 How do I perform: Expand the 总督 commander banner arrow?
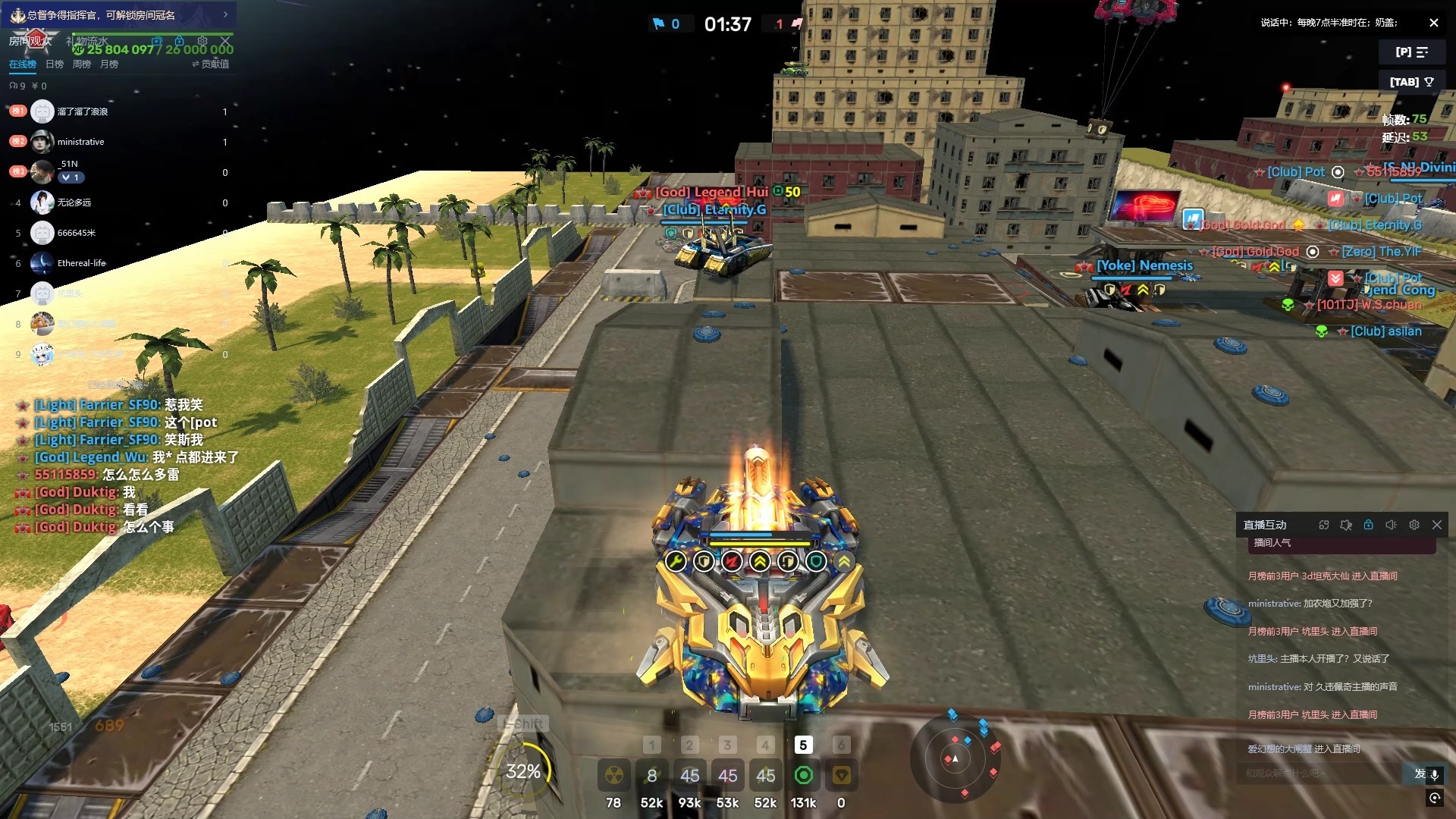[x=225, y=14]
